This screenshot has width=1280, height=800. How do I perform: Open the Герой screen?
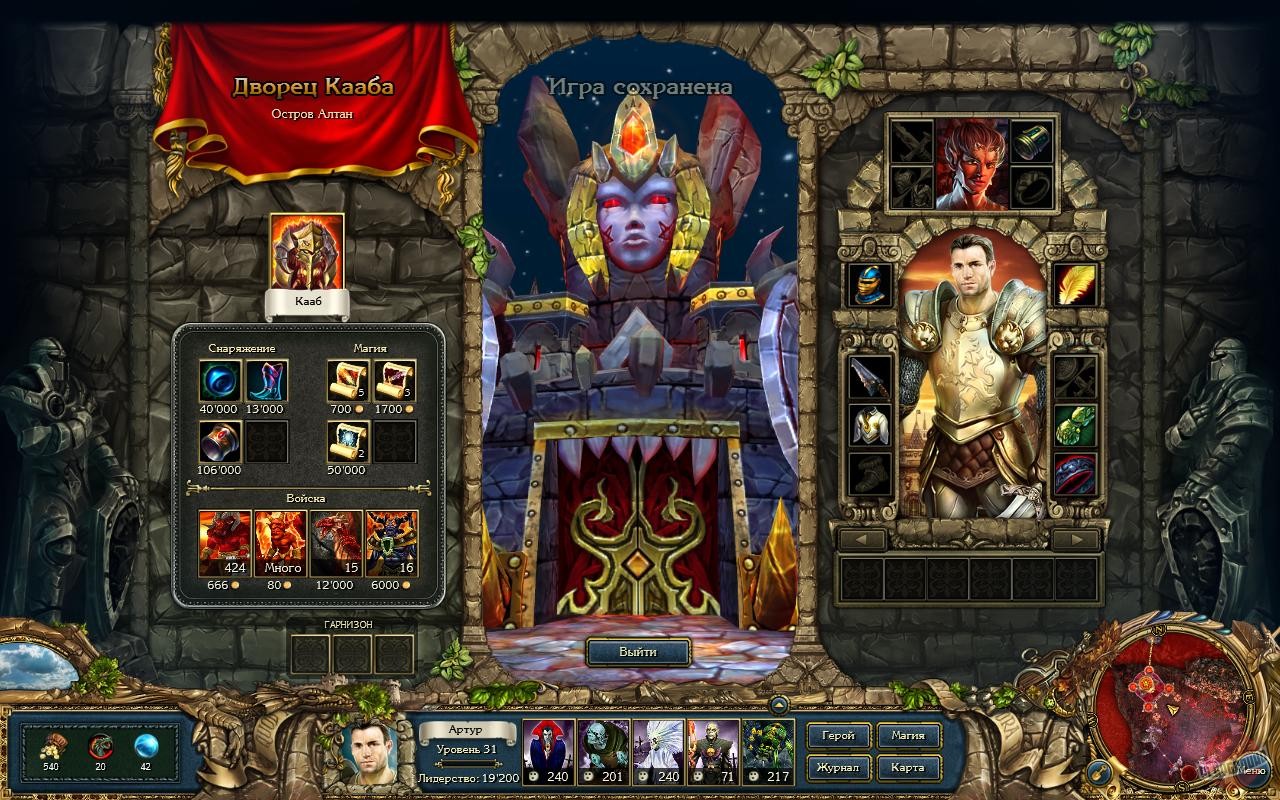point(841,736)
